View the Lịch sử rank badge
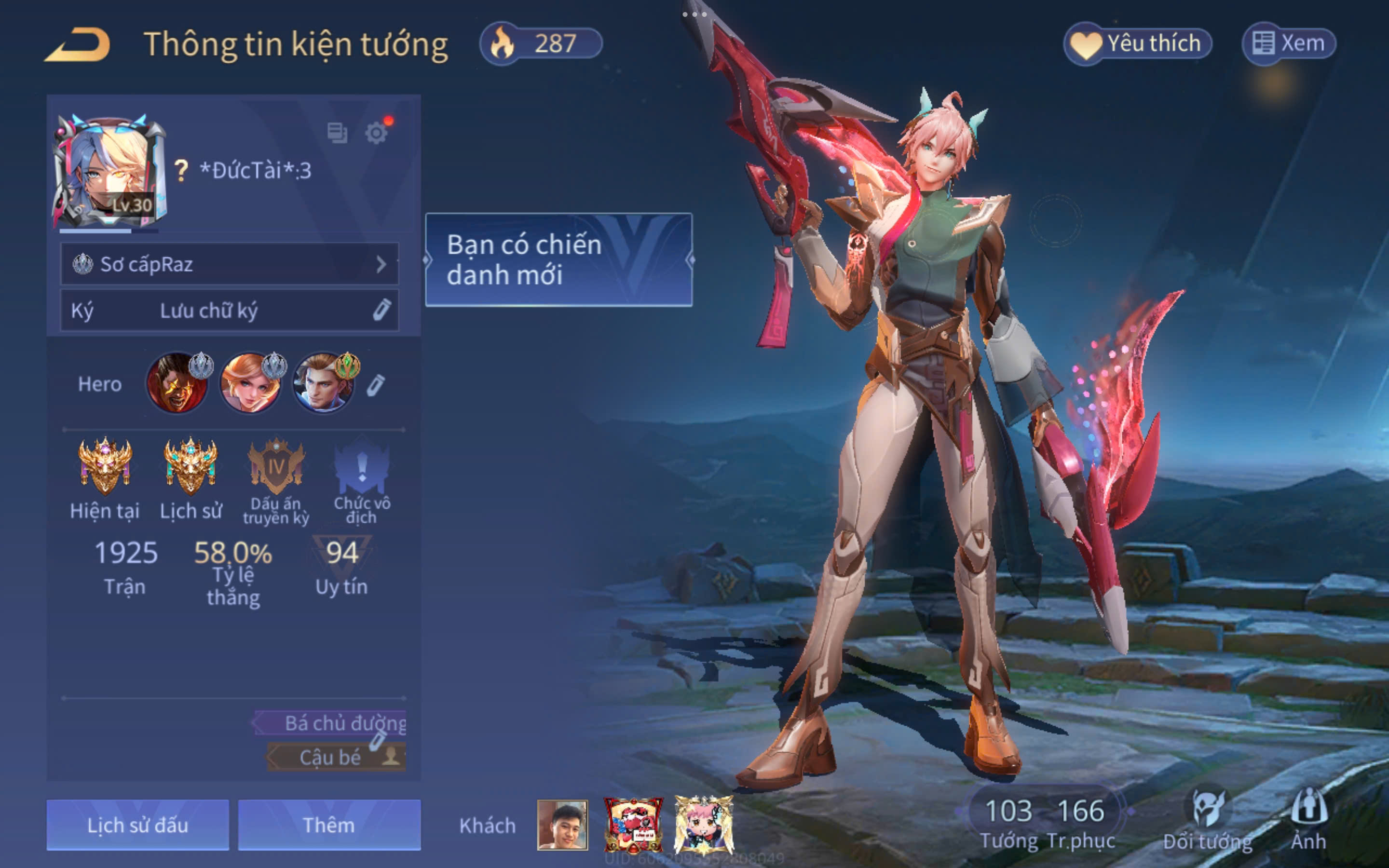The image size is (1389, 868). [191, 466]
